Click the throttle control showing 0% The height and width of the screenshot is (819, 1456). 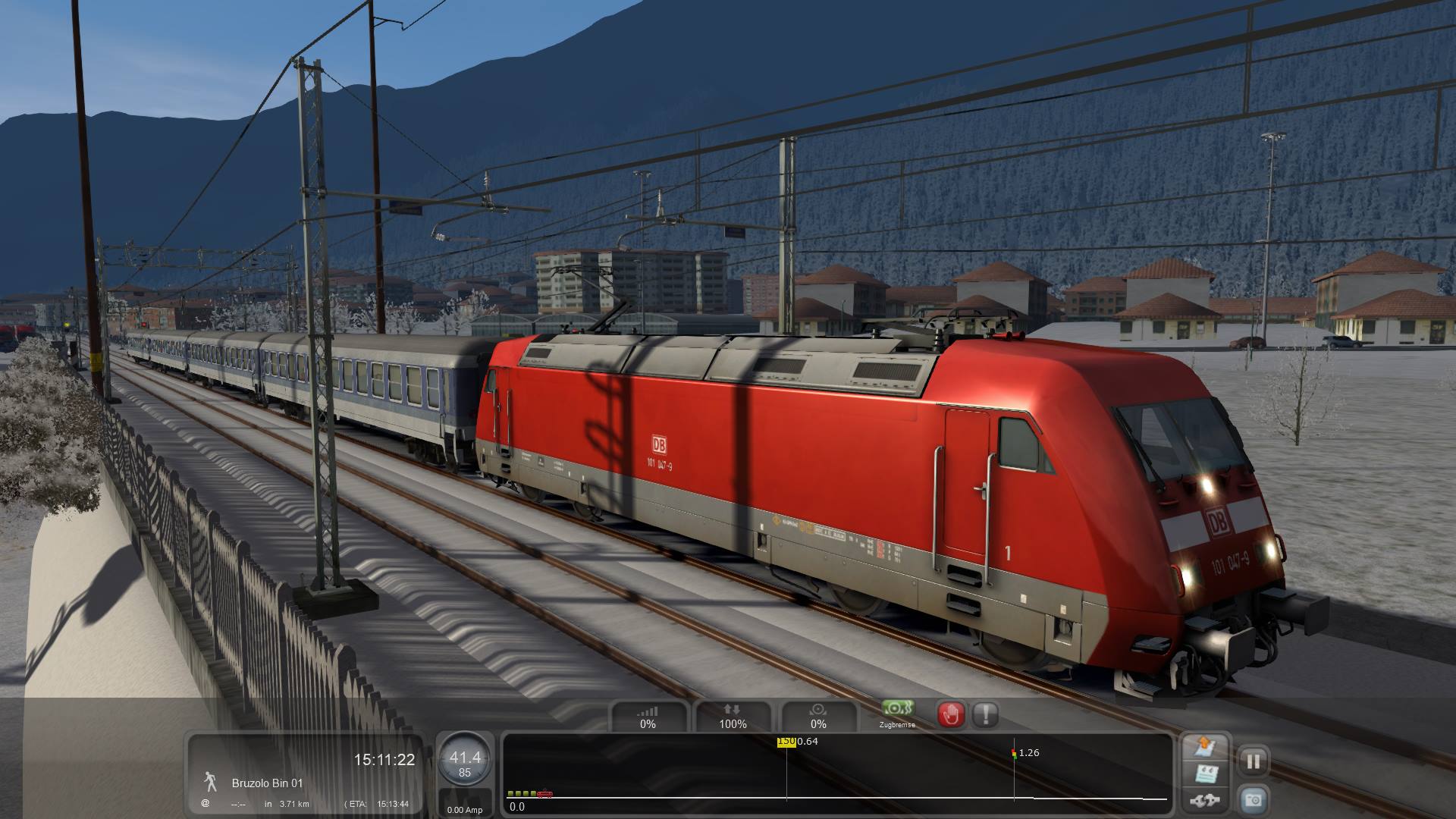point(648,717)
